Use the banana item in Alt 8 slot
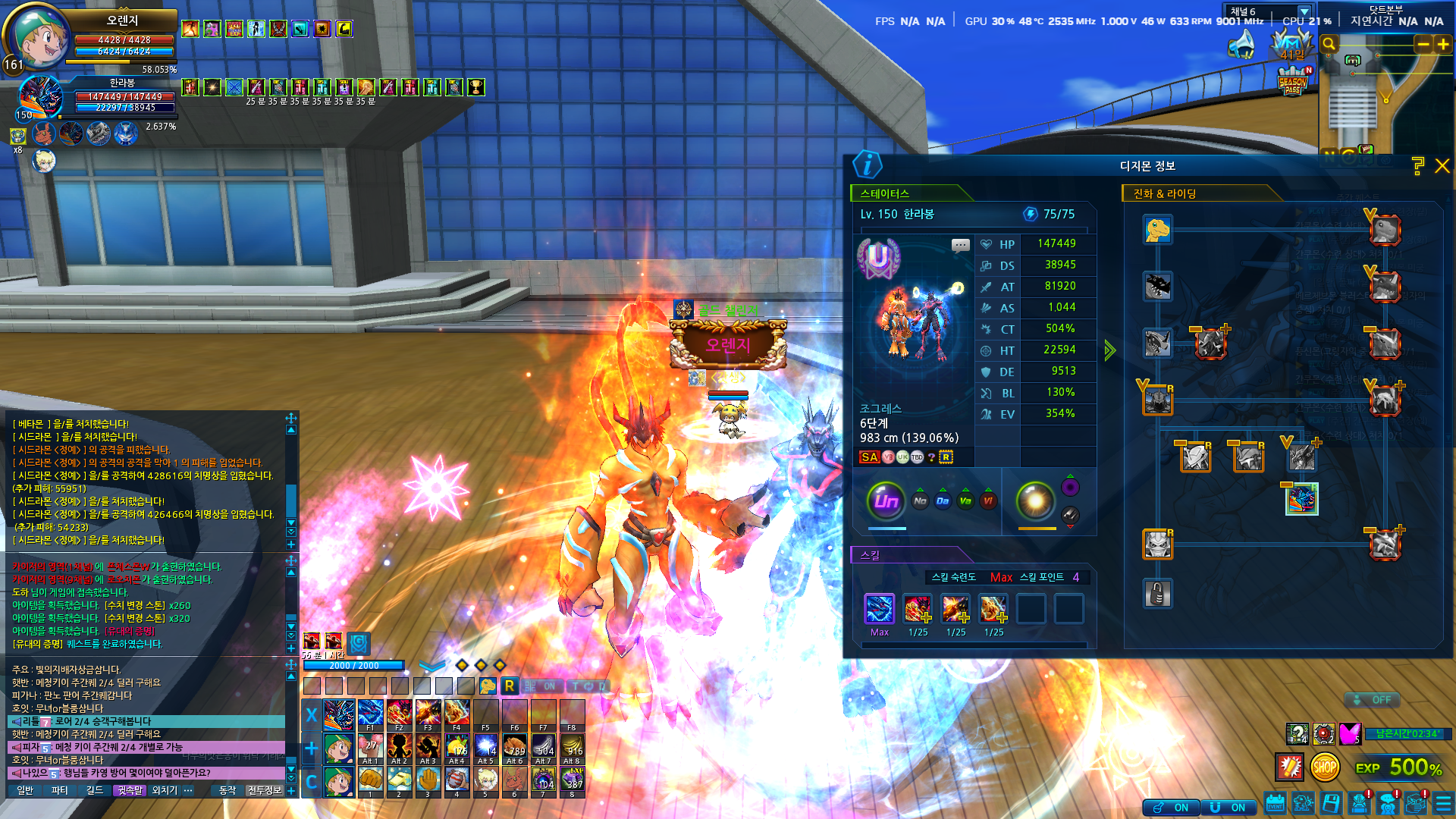Screen dimensions: 1456x819 [572, 747]
